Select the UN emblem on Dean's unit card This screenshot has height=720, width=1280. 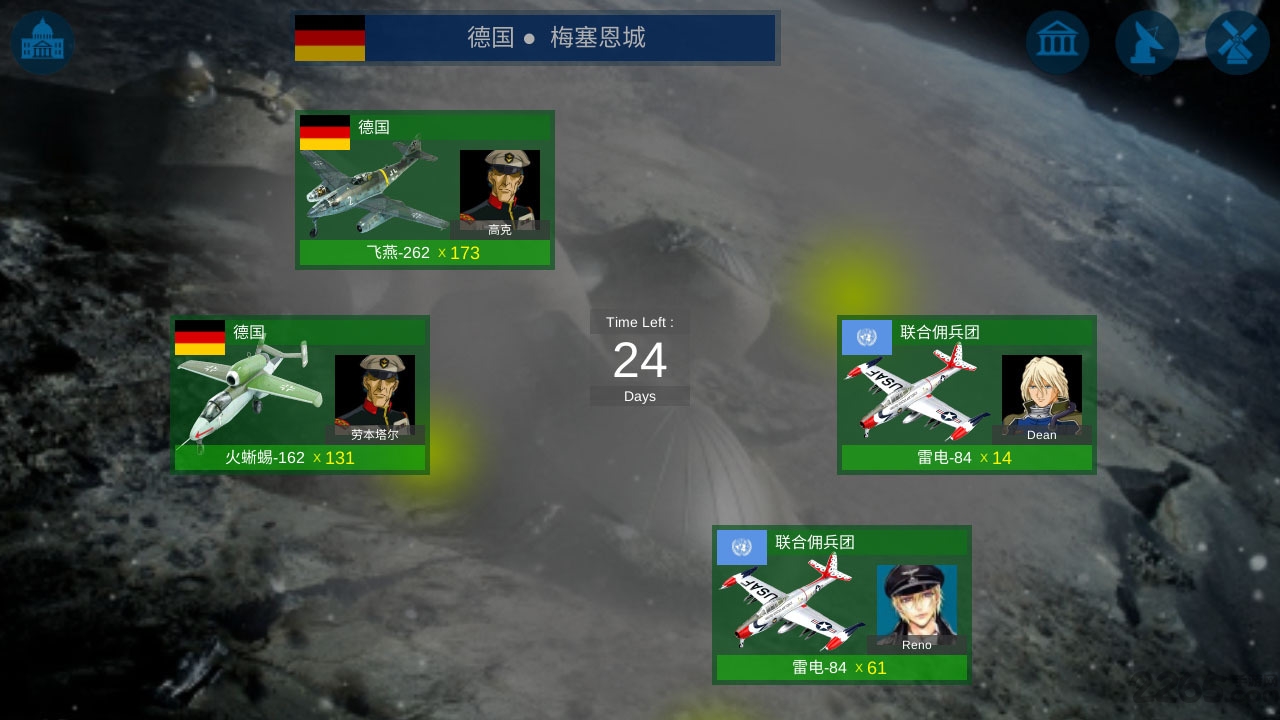coord(866,337)
